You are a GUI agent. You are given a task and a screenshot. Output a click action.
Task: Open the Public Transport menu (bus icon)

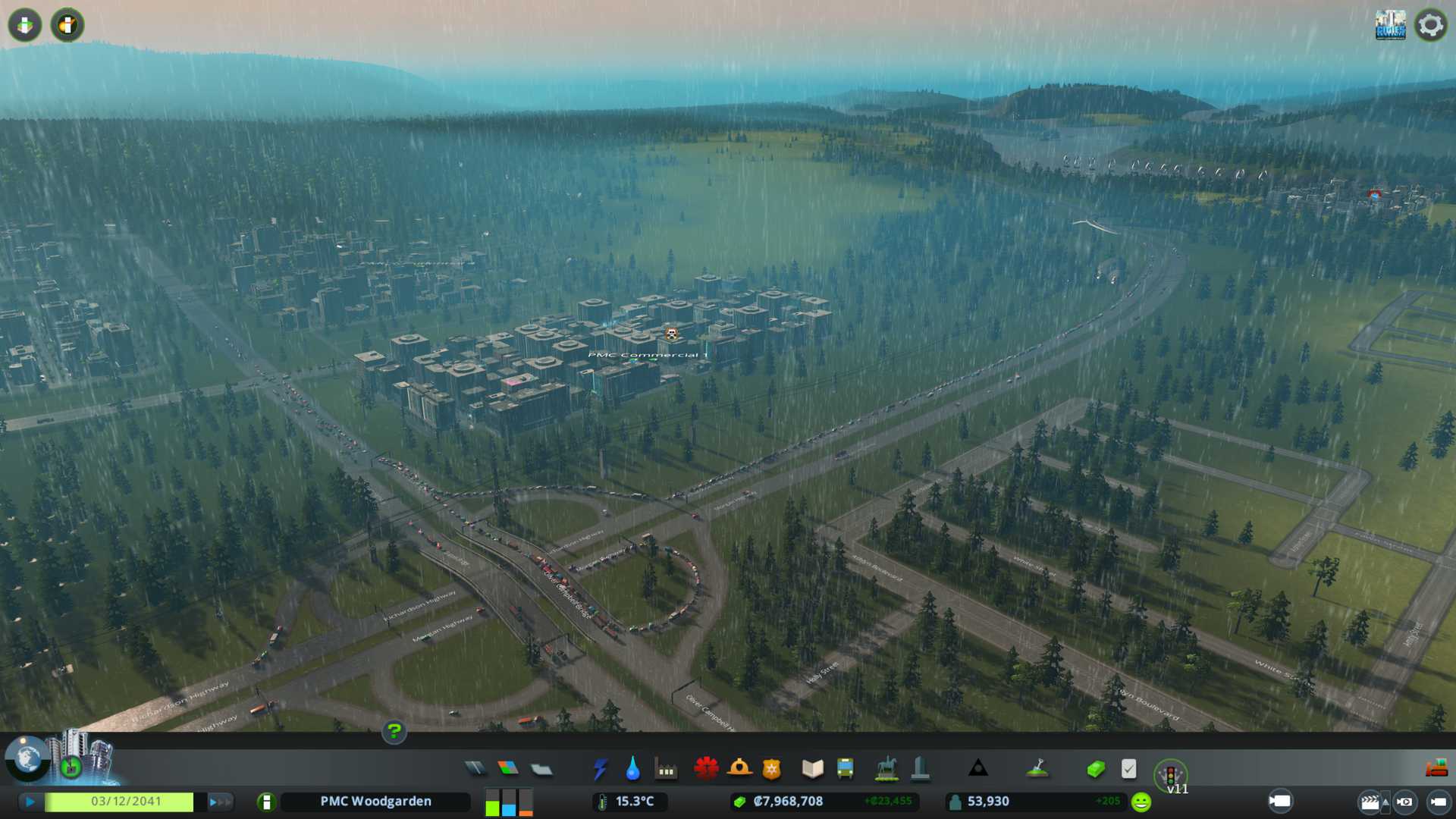tap(845, 769)
